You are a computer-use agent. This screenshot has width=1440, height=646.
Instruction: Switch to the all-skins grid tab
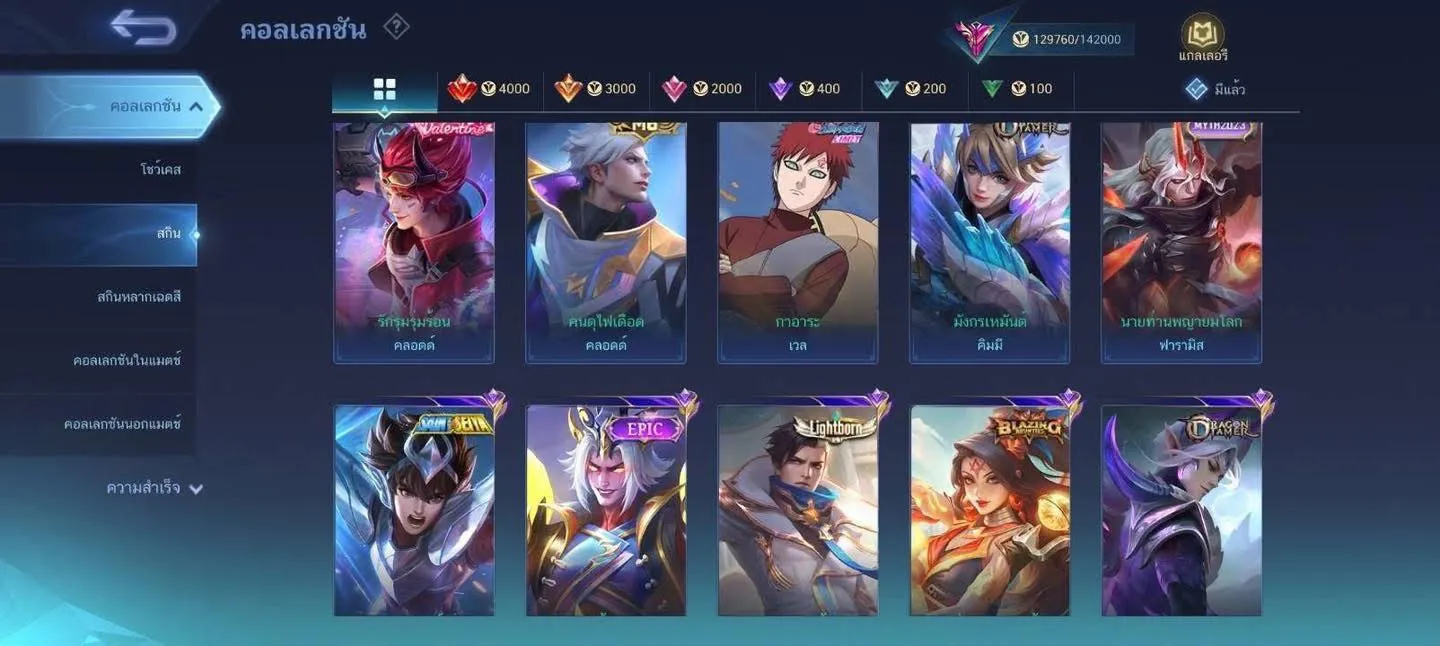tap(384, 89)
